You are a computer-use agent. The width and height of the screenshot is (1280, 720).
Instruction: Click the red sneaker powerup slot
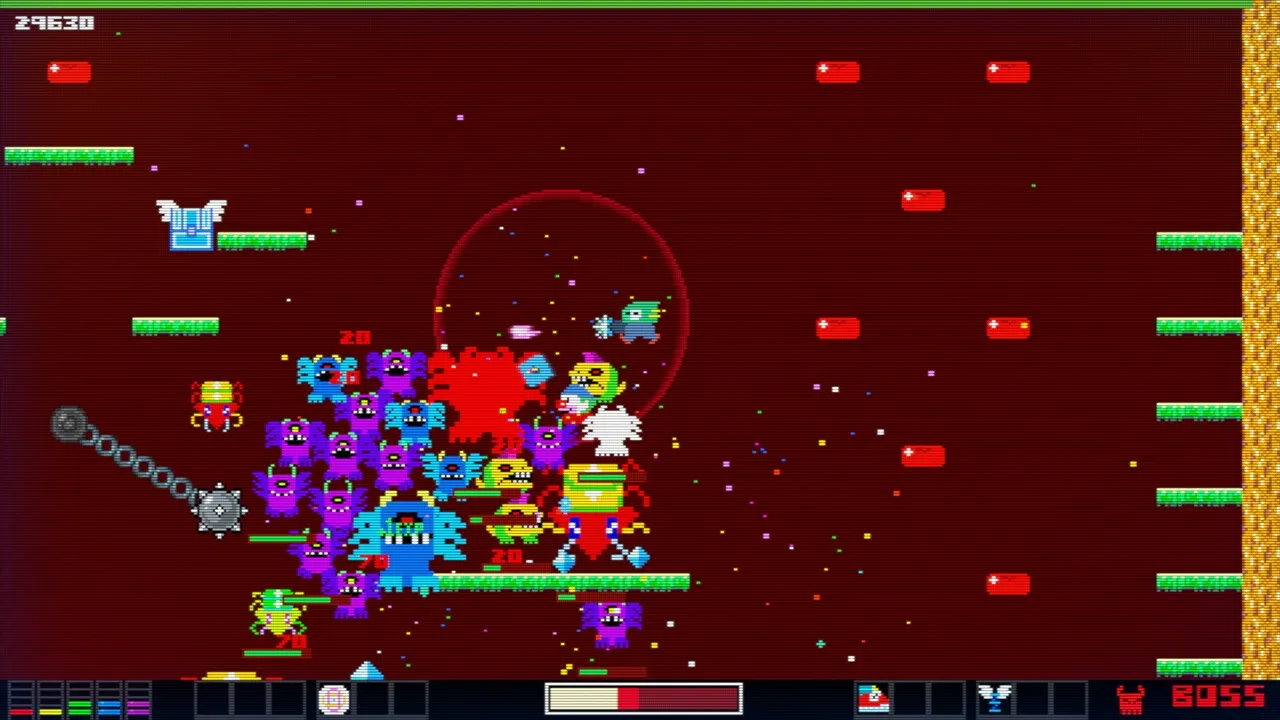(x=873, y=698)
